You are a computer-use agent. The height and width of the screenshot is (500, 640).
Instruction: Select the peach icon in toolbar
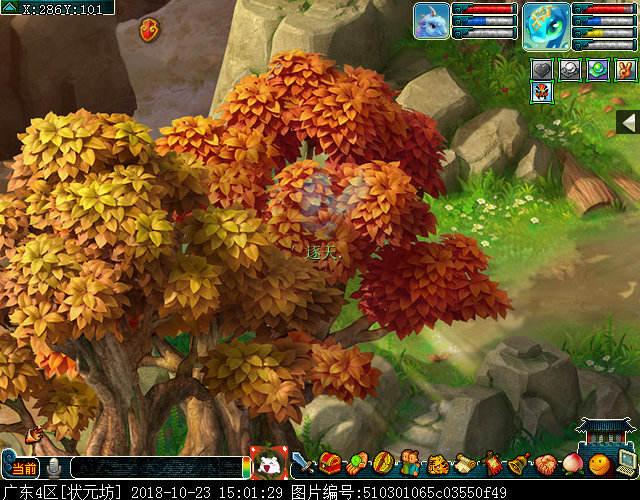pyautogui.click(x=572, y=464)
